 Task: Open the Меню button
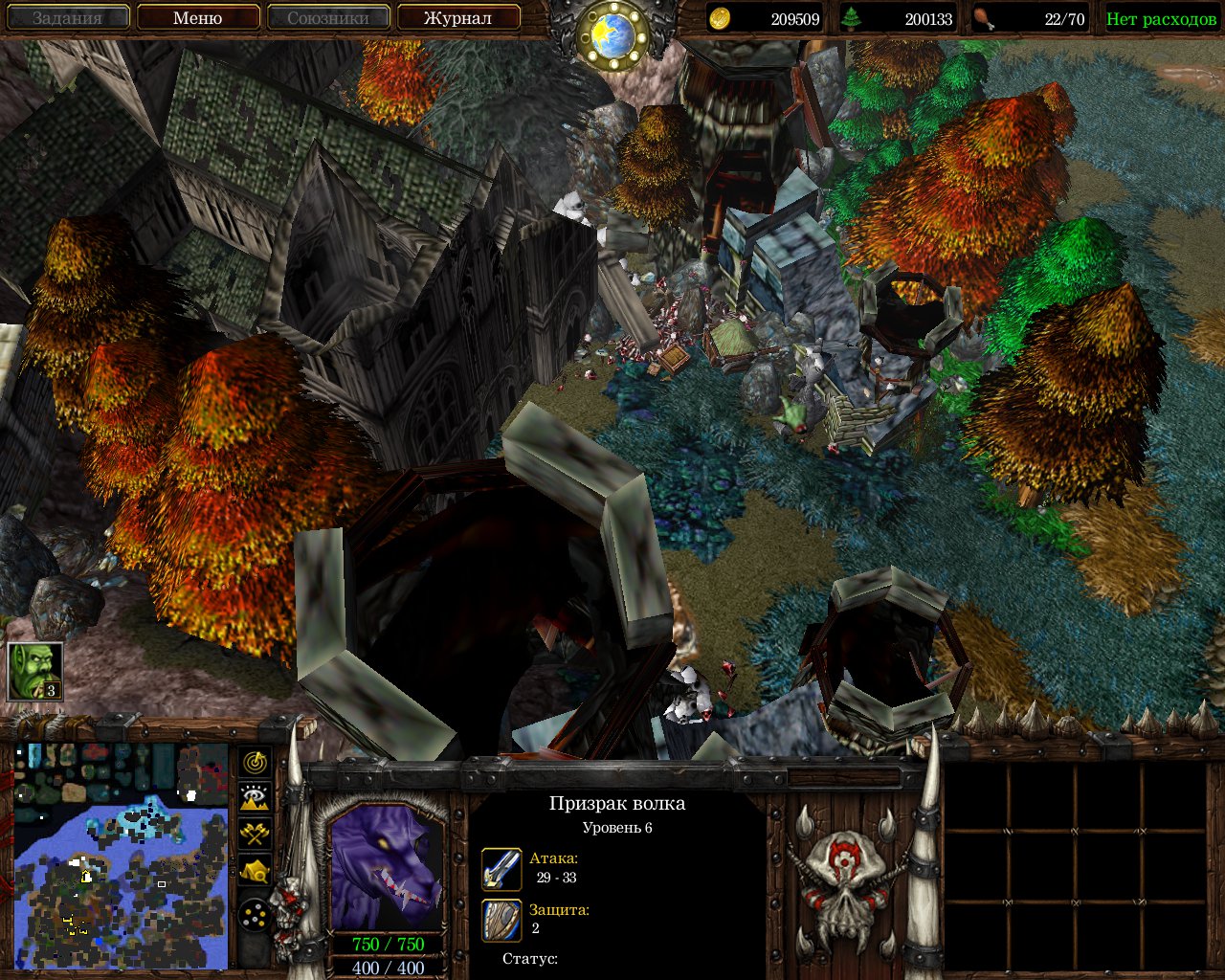pyautogui.click(x=198, y=18)
